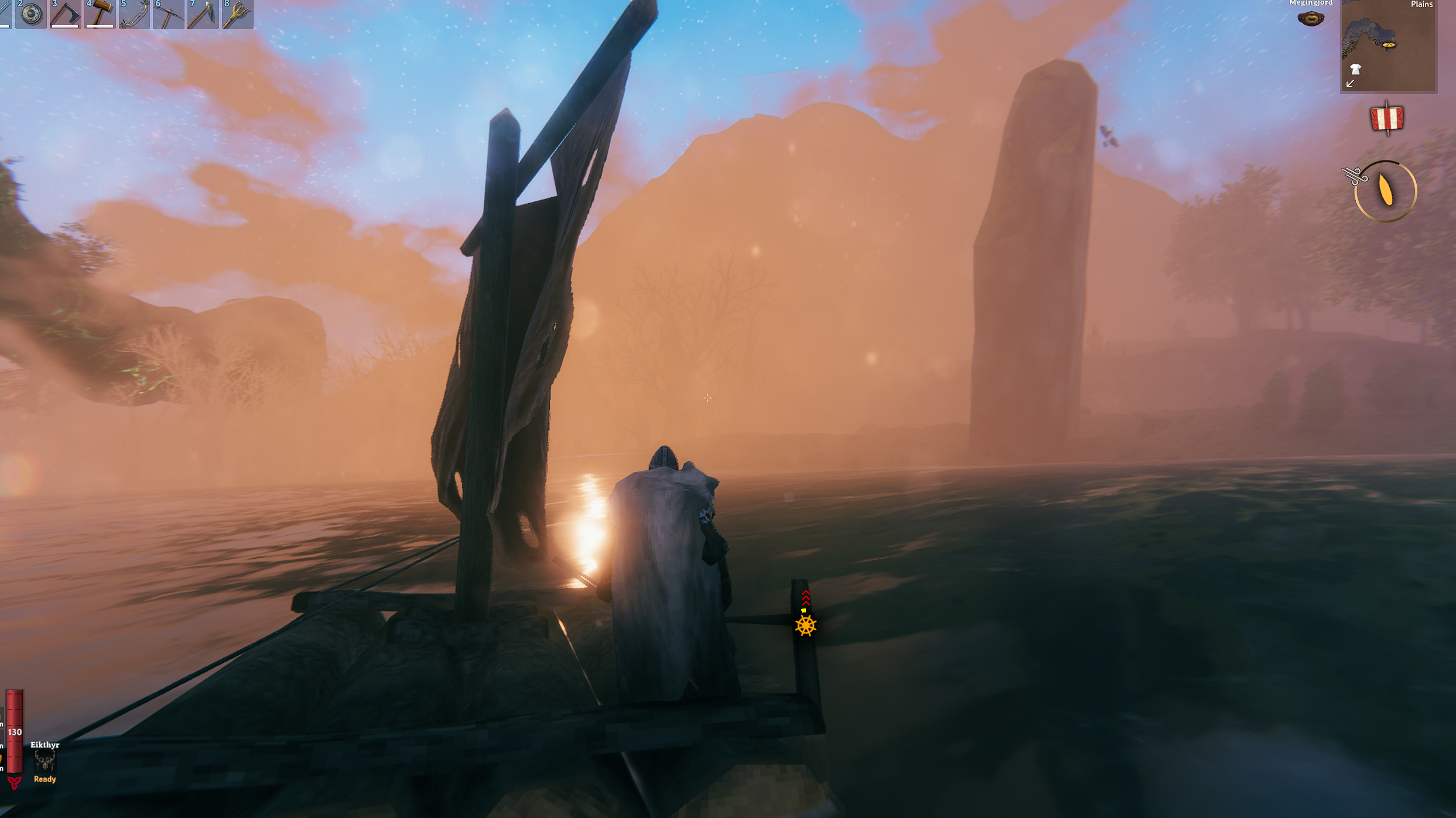Viewport: 1456px width, 818px height.
Task: Pick the hoe in hotbar slot 7
Action: click(203, 13)
